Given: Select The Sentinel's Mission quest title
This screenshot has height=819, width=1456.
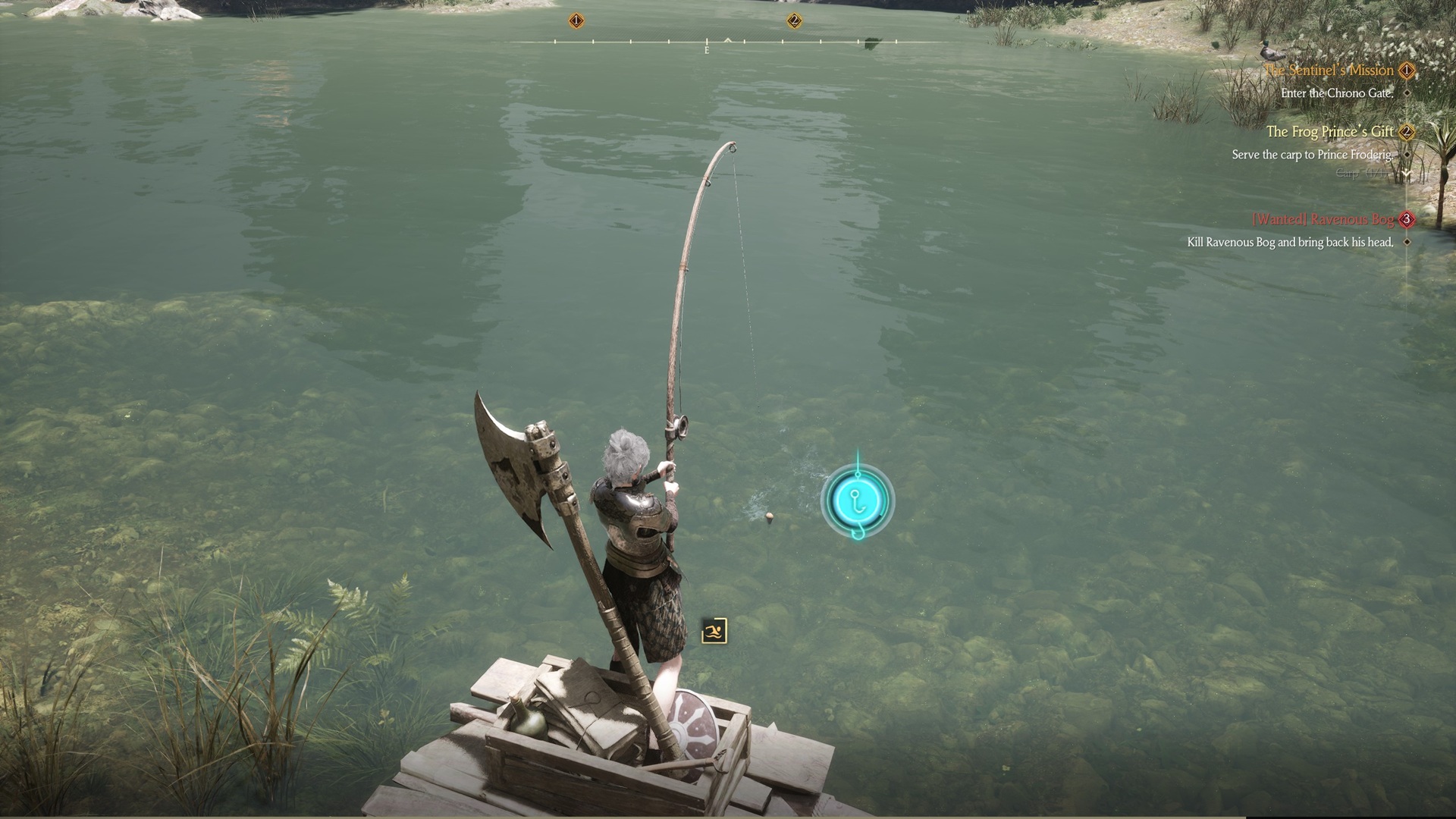Looking at the screenshot, I should (x=1329, y=71).
